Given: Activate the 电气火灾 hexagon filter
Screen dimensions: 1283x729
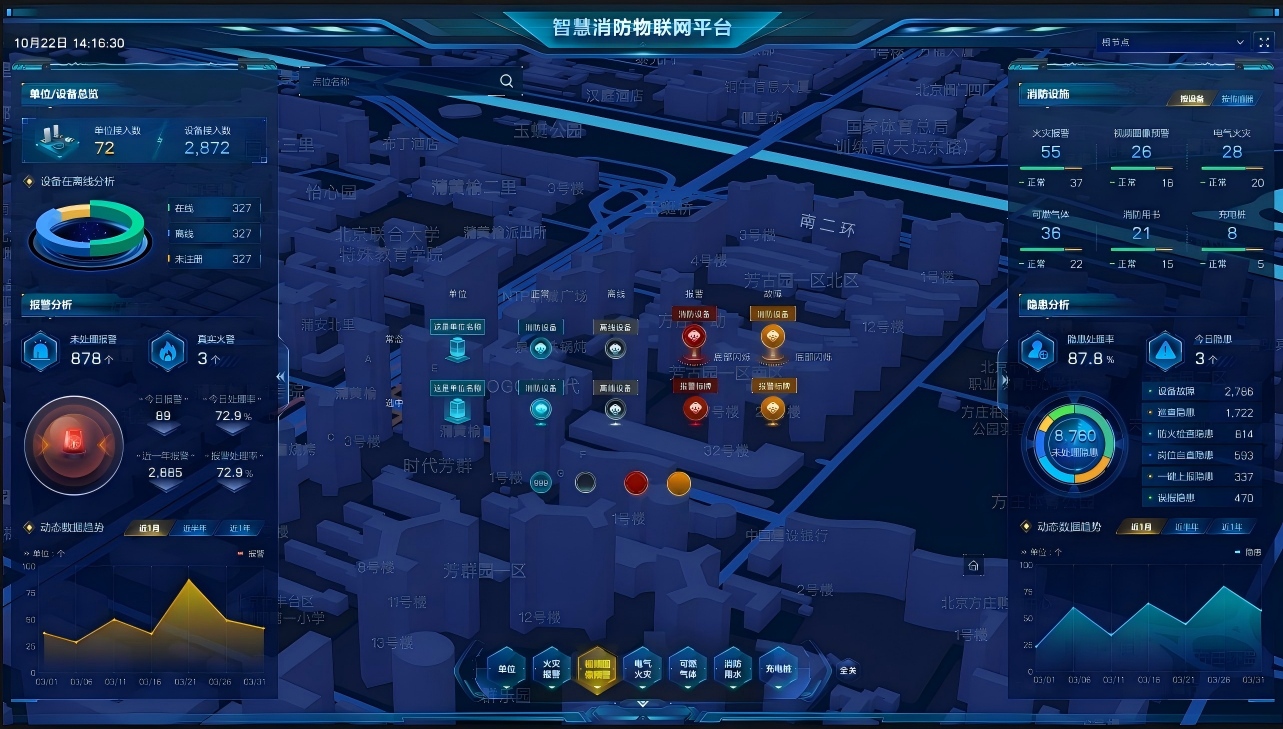Looking at the screenshot, I should [x=642, y=669].
